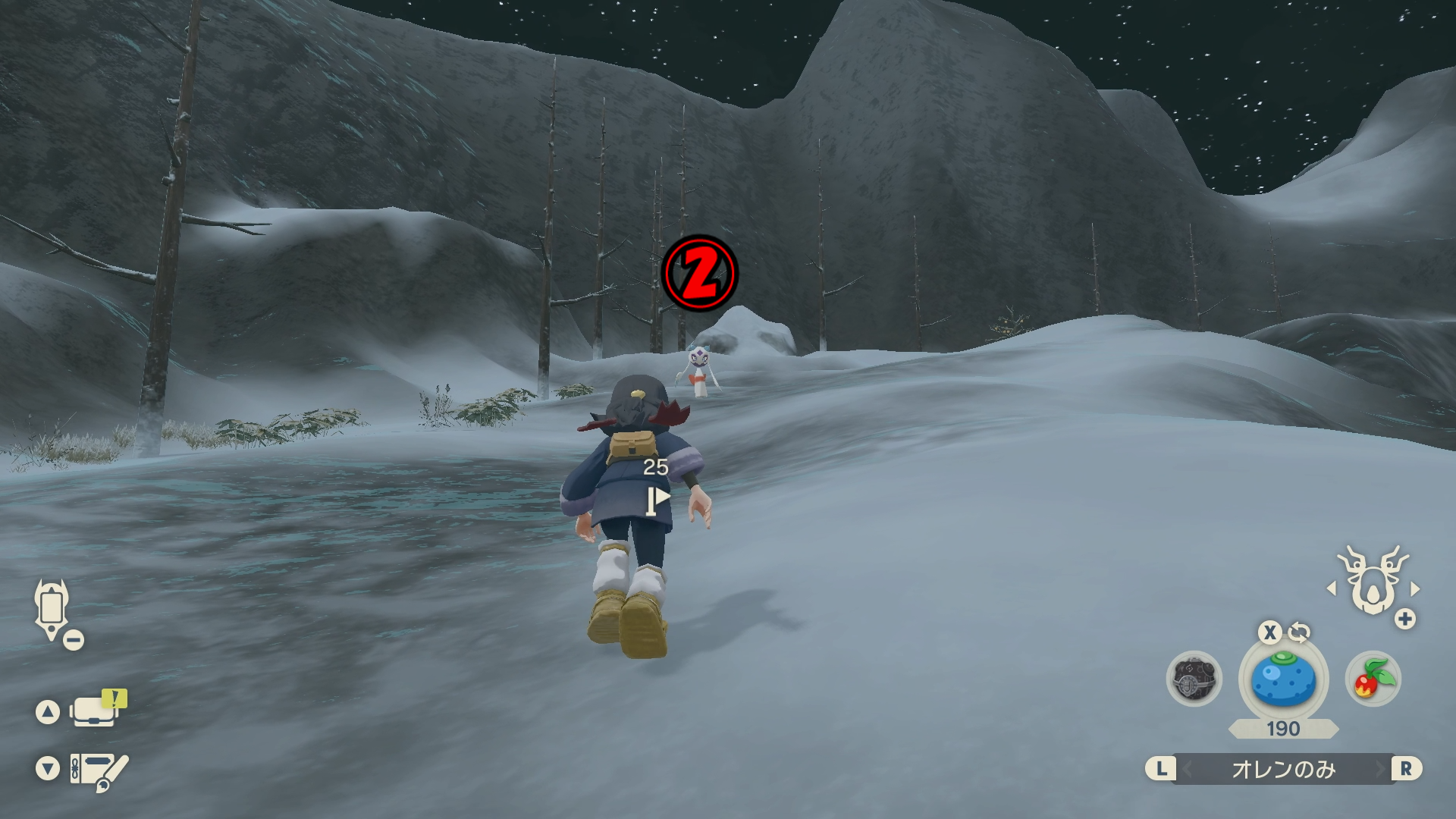1456x819 pixels.
Task: Cycle item right on the オレンのみ bar
Action: tap(1380, 769)
